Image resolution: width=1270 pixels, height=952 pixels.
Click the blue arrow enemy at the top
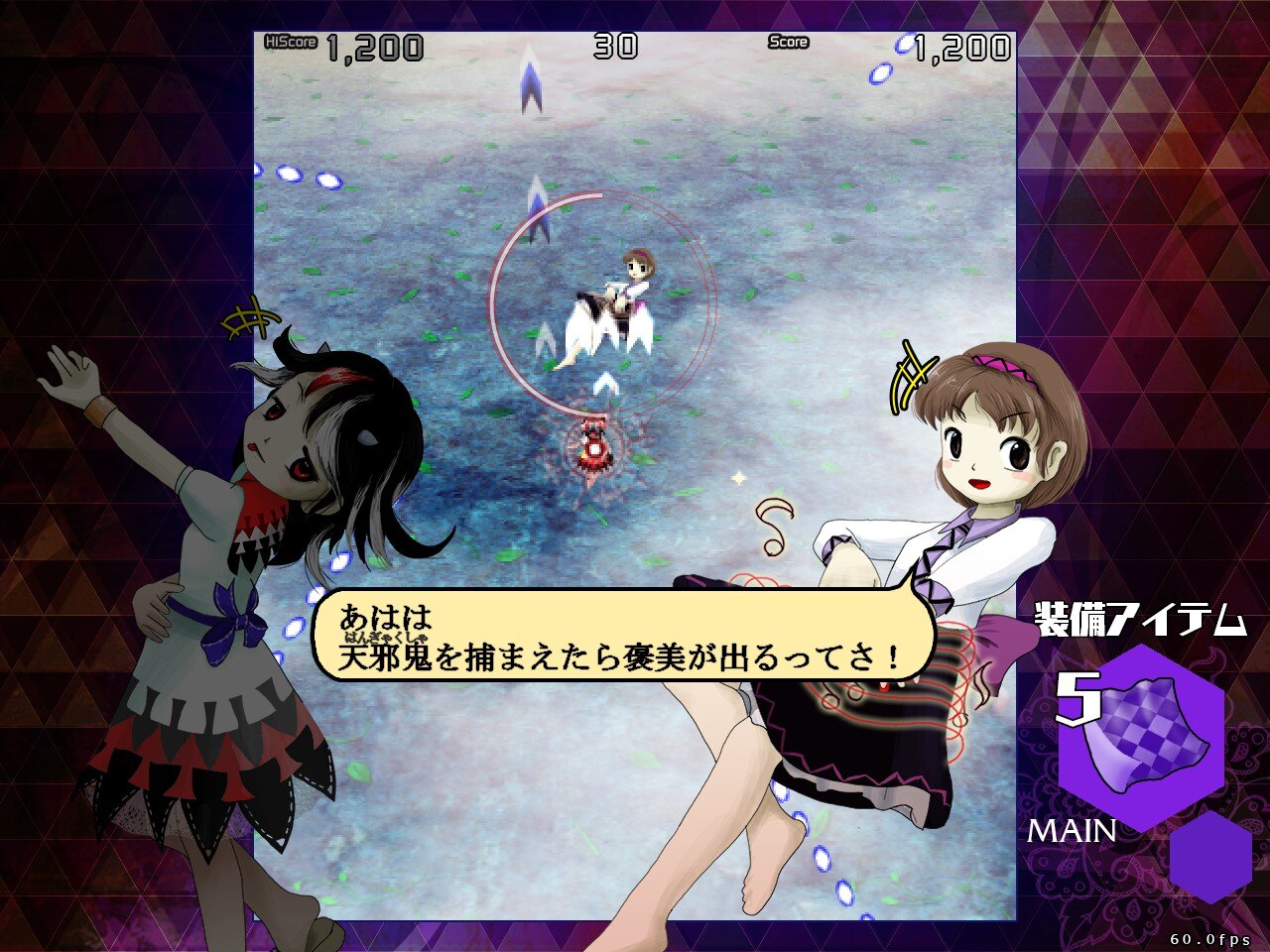[530, 84]
